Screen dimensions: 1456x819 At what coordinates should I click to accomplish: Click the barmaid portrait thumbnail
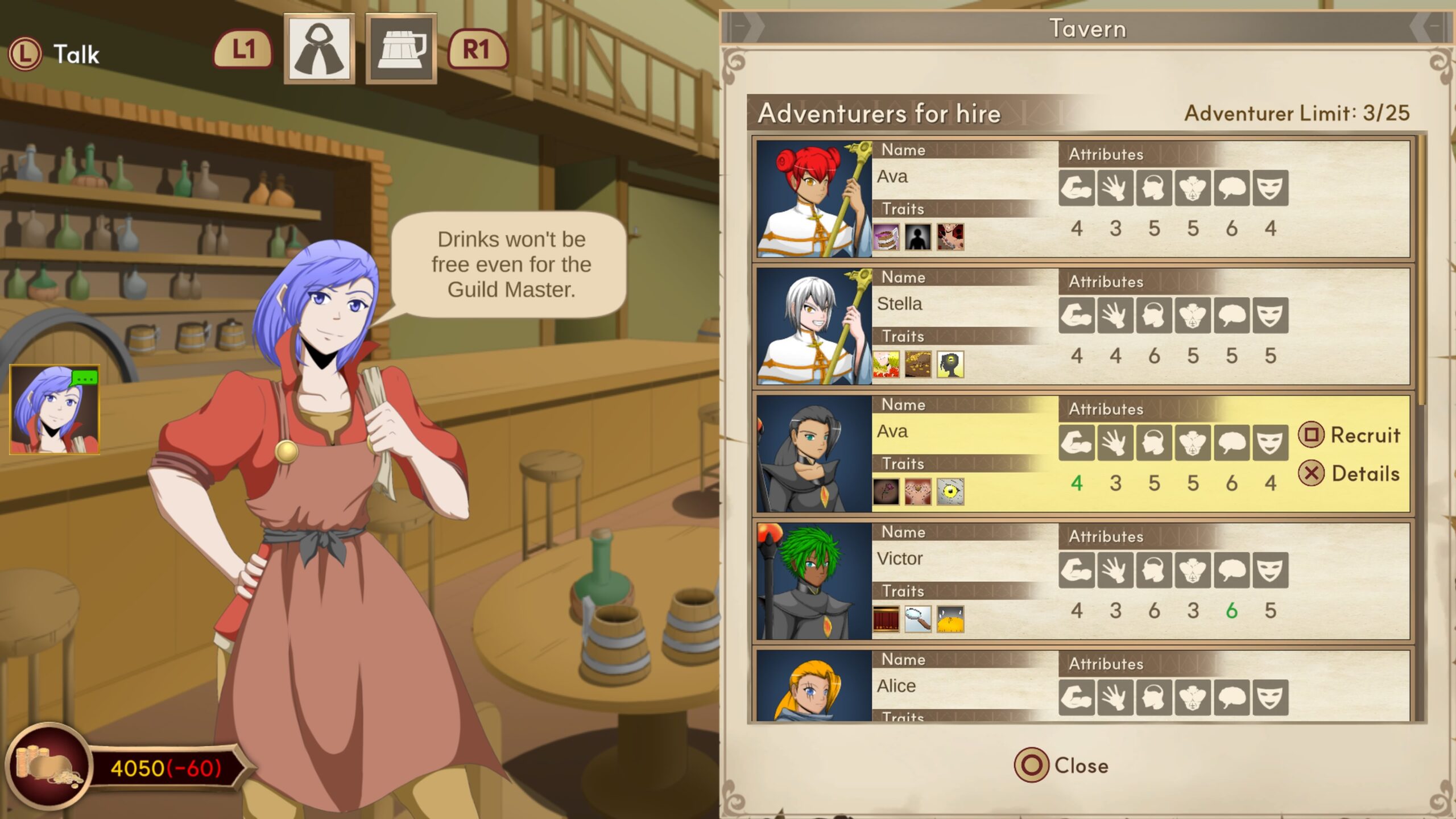[x=55, y=409]
